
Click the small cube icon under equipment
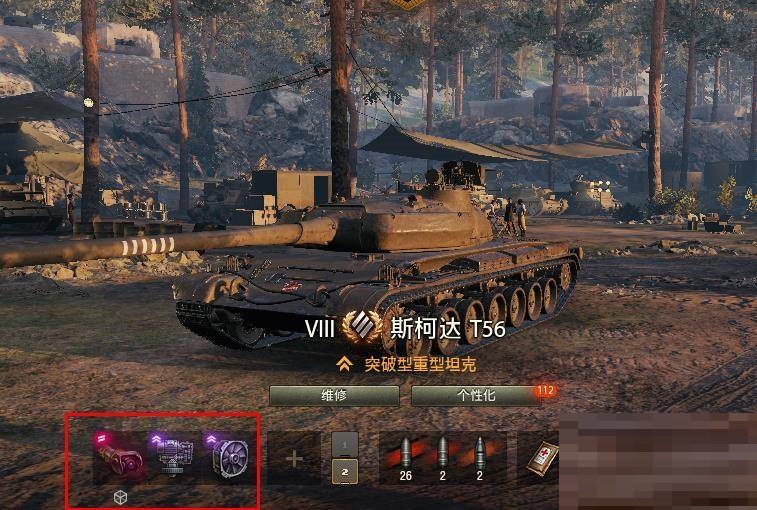coord(120,496)
